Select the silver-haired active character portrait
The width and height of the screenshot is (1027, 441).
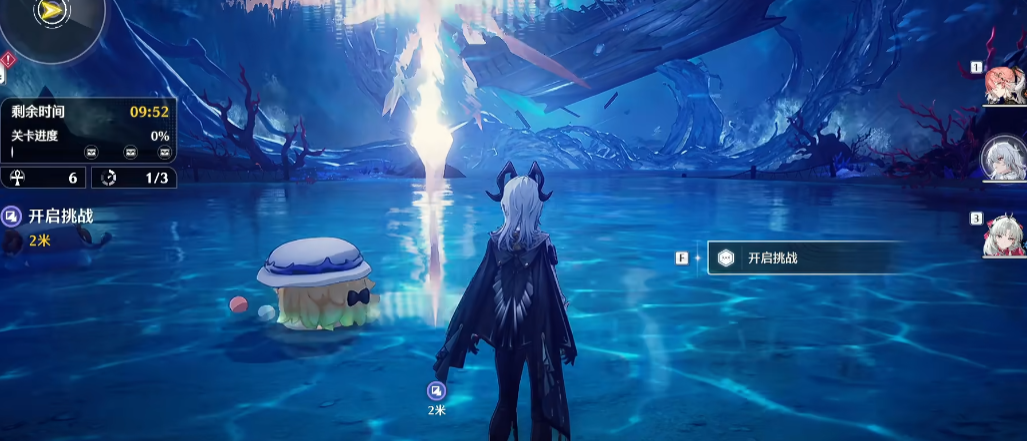[1004, 159]
